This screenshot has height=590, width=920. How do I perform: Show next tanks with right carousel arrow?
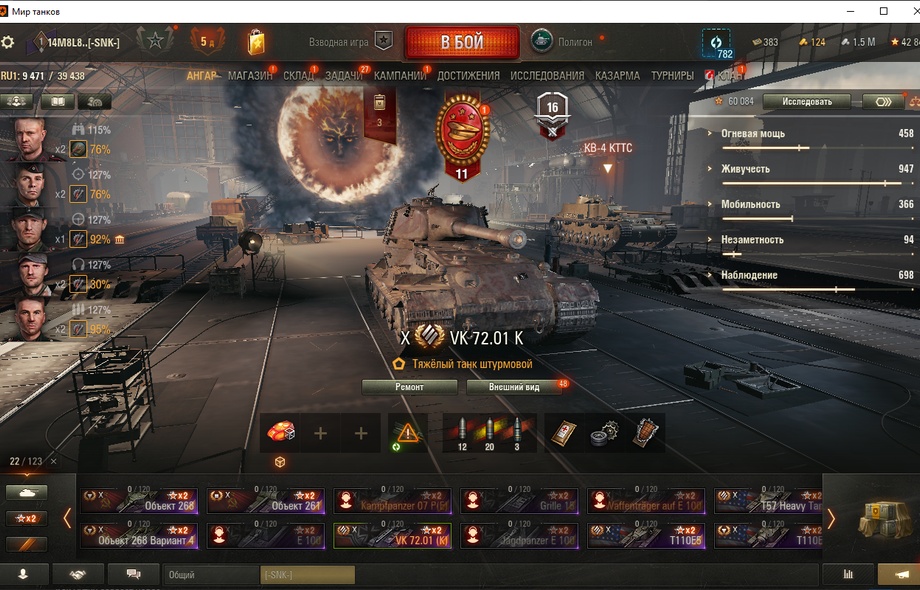click(830, 518)
